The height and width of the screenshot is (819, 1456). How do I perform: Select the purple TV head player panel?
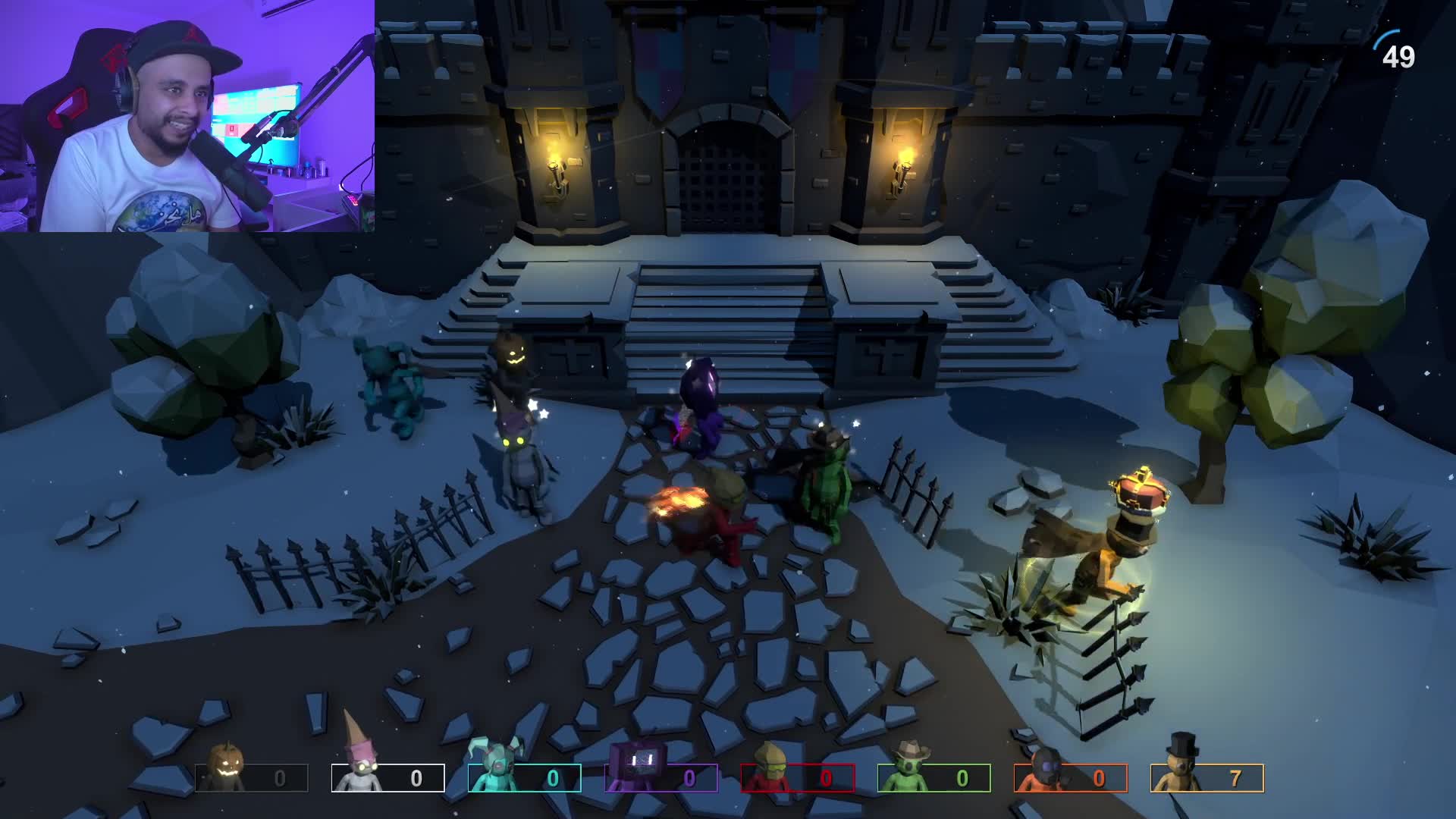661,777
